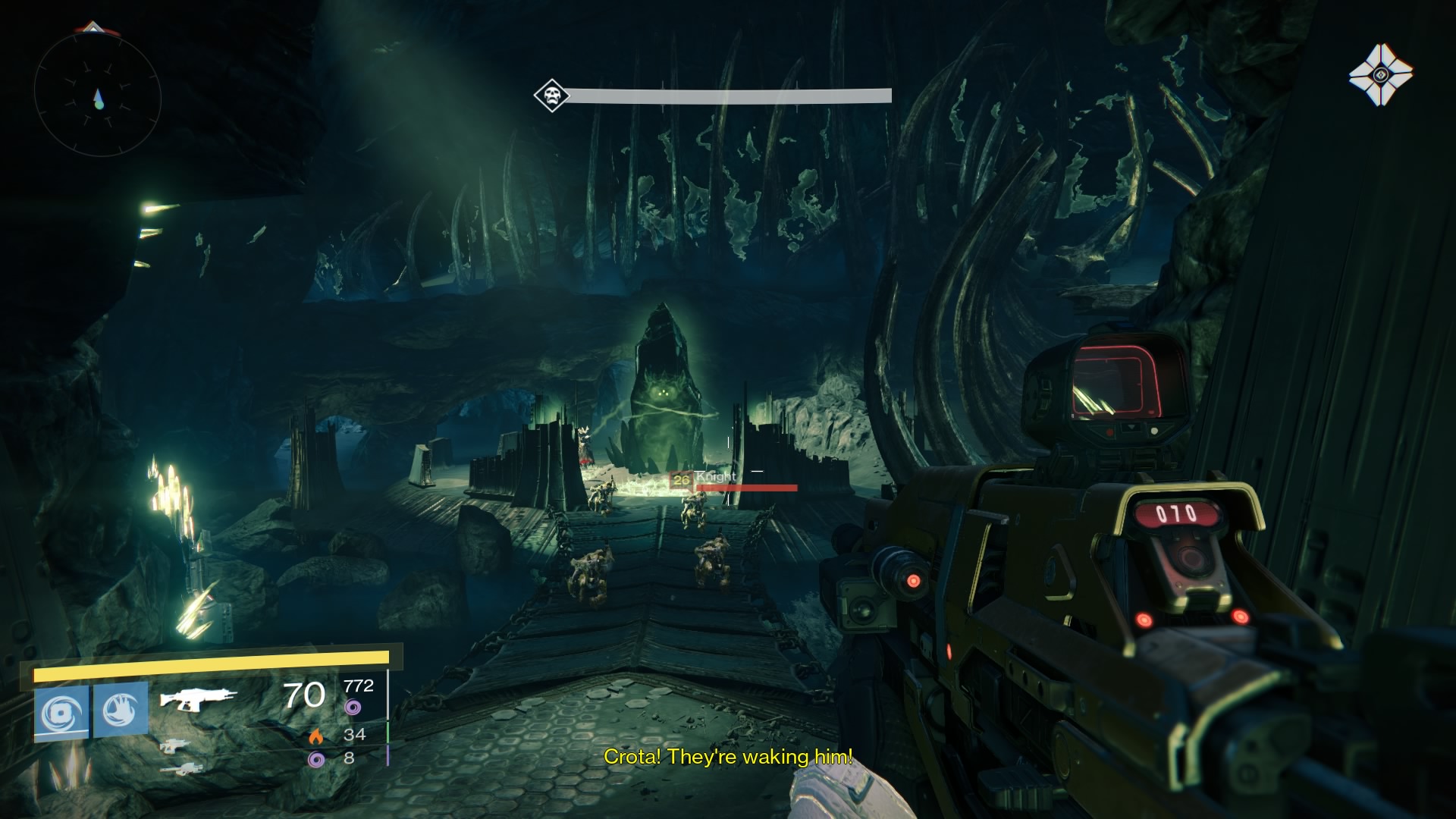Click the circular motion tracker radar
Image resolution: width=1456 pixels, height=819 pixels.
coord(97,96)
